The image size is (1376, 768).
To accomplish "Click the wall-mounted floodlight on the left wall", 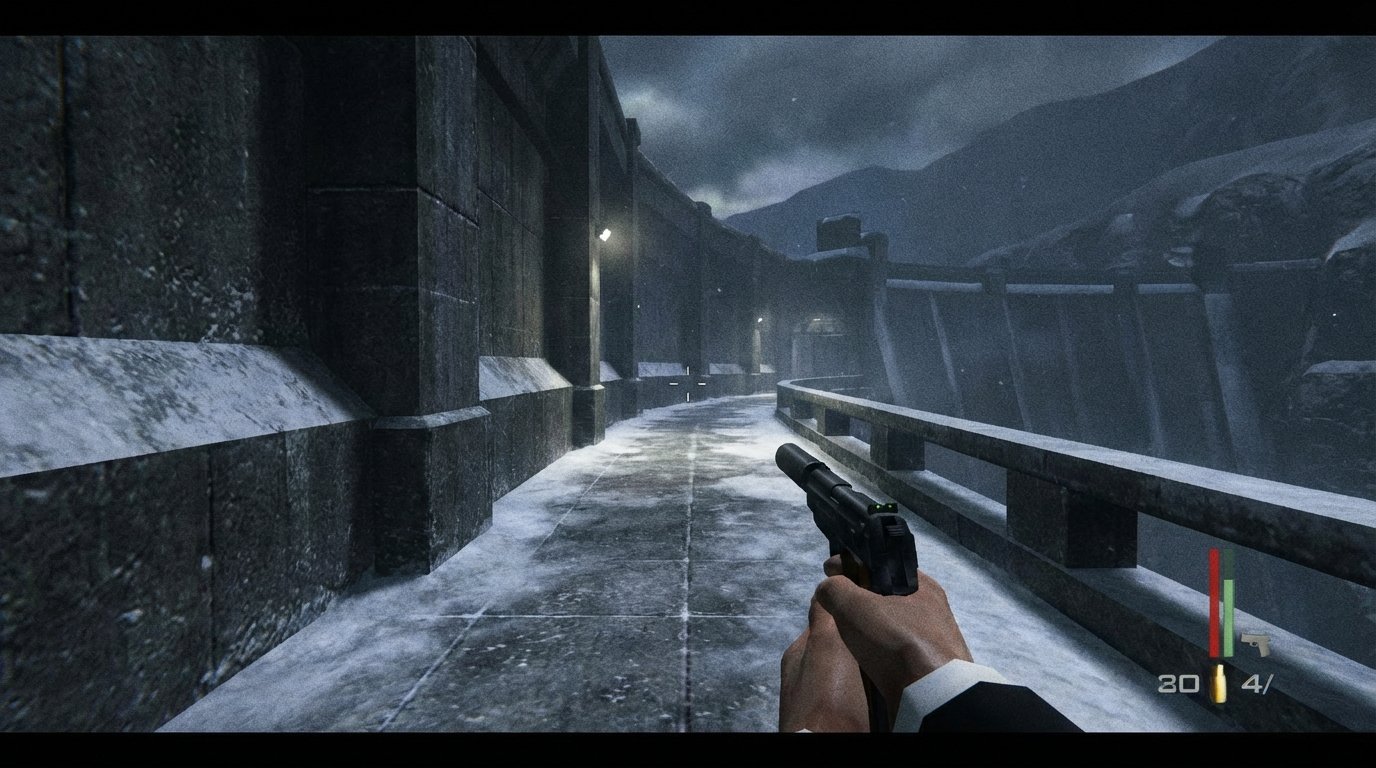I will 603,235.
